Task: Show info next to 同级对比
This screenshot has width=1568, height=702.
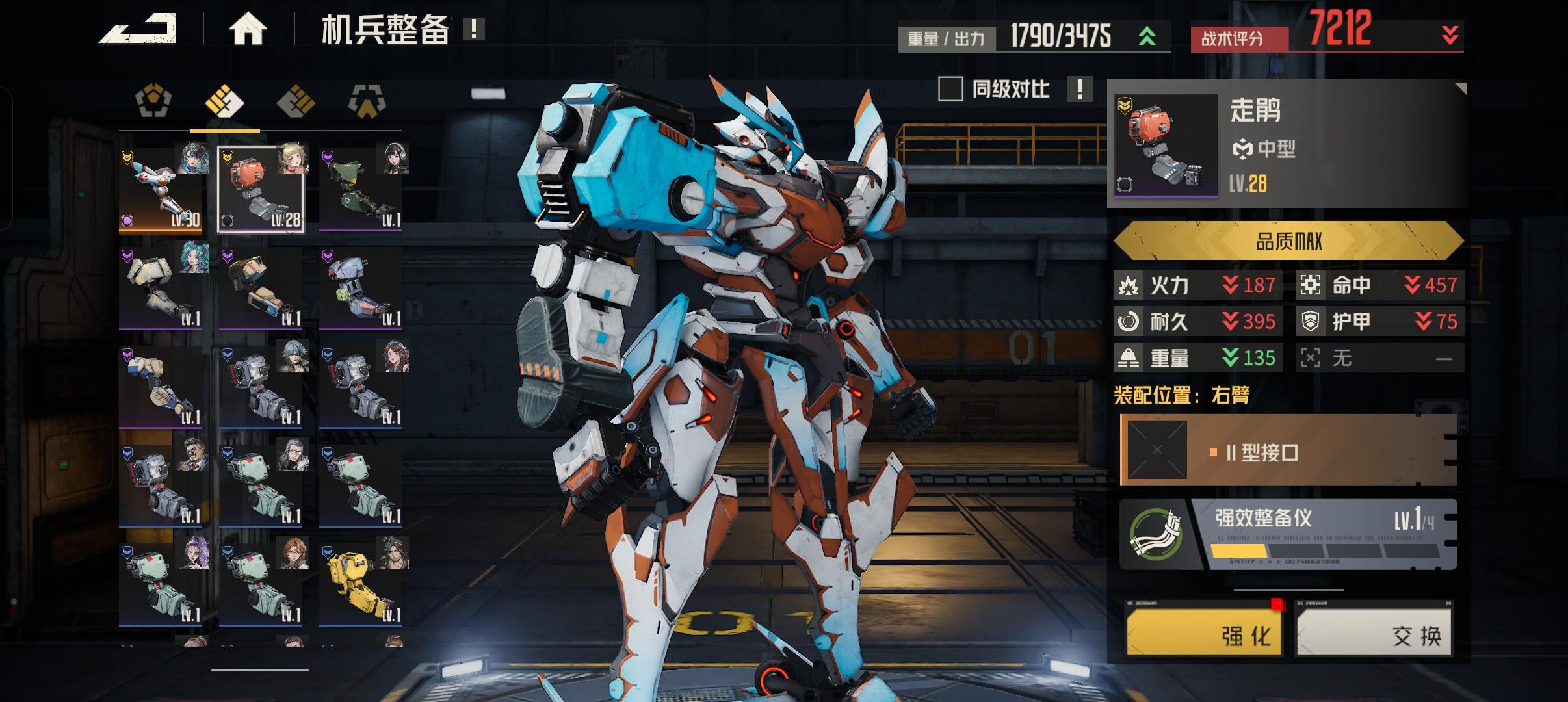Action: [1080, 89]
